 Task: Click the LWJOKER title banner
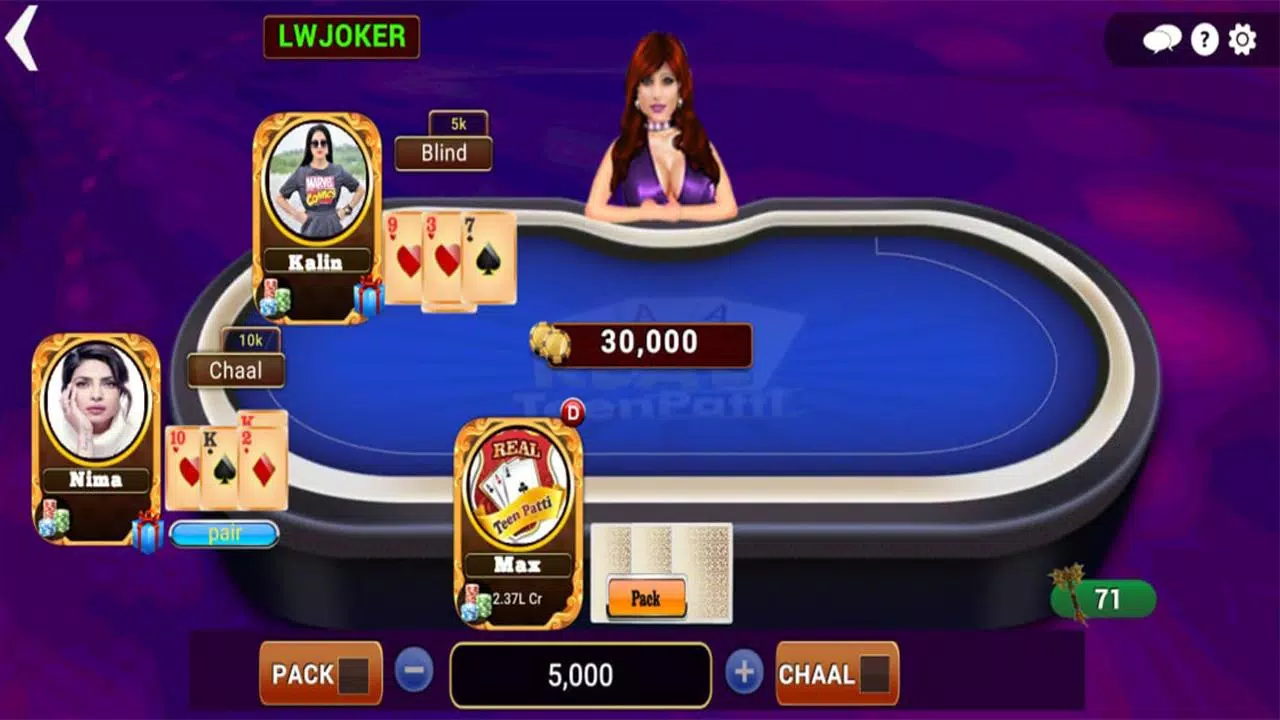[x=342, y=38]
